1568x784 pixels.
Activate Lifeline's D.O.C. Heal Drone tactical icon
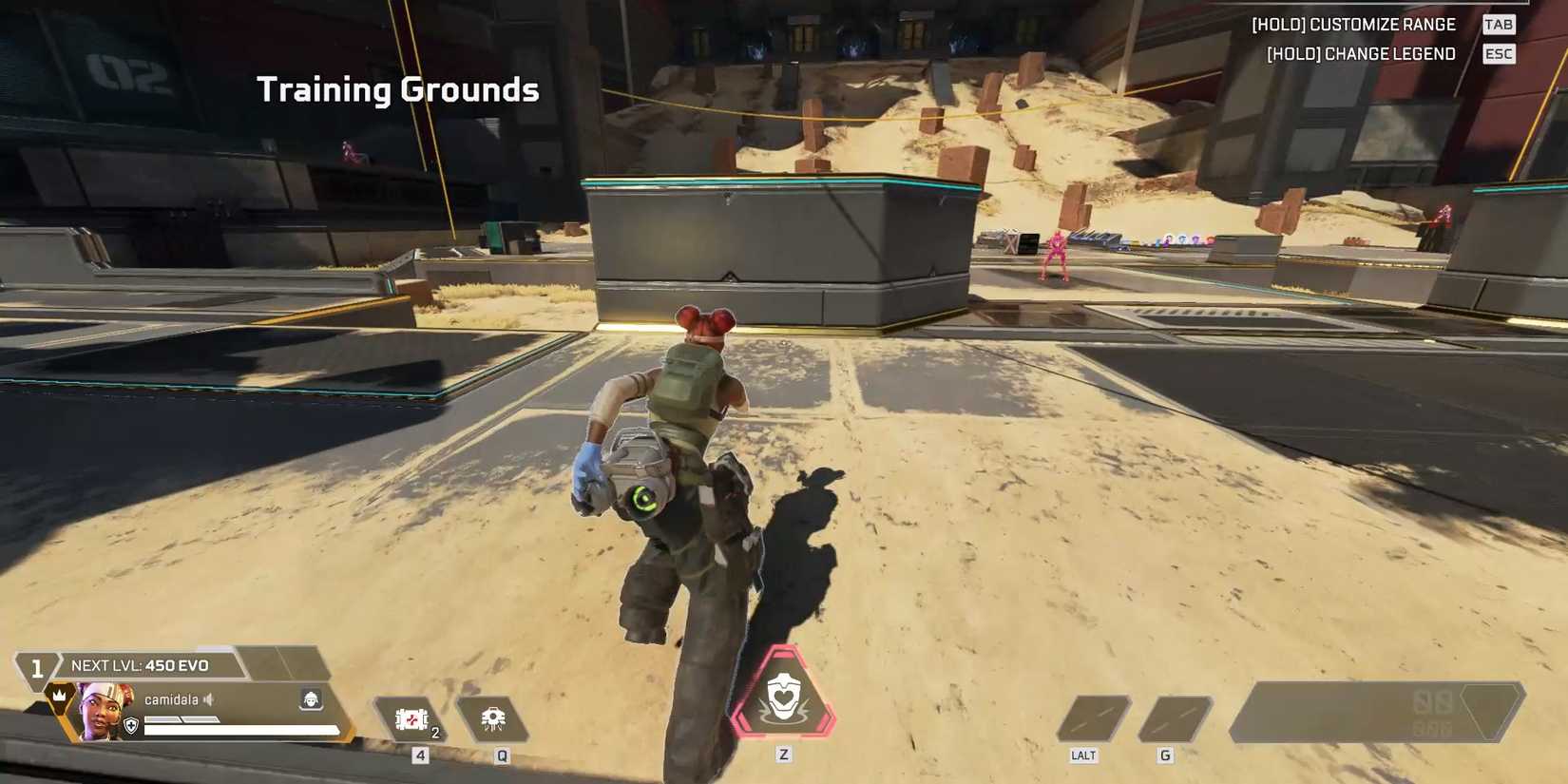point(494,716)
